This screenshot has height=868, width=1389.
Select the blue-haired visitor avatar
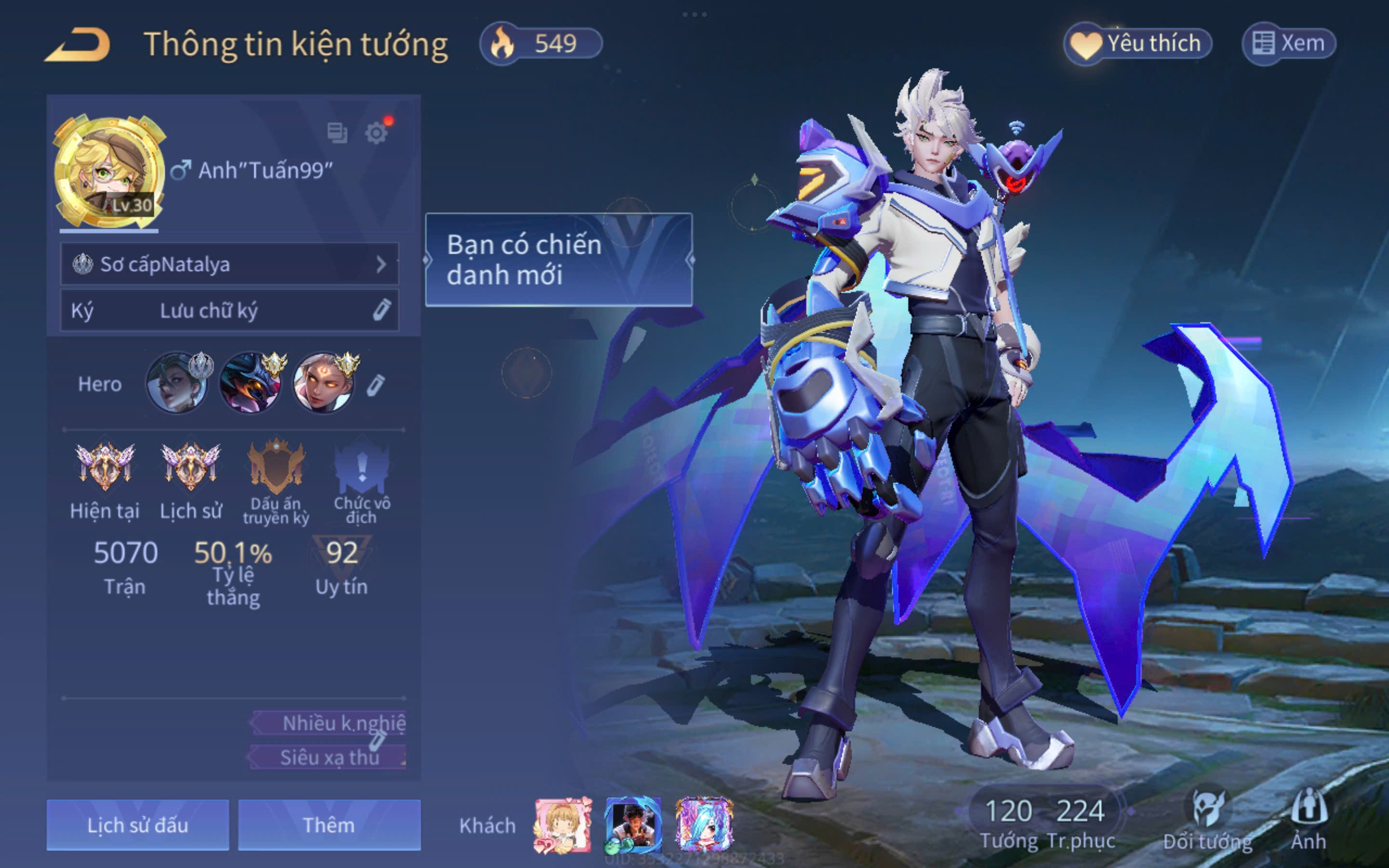(704, 825)
